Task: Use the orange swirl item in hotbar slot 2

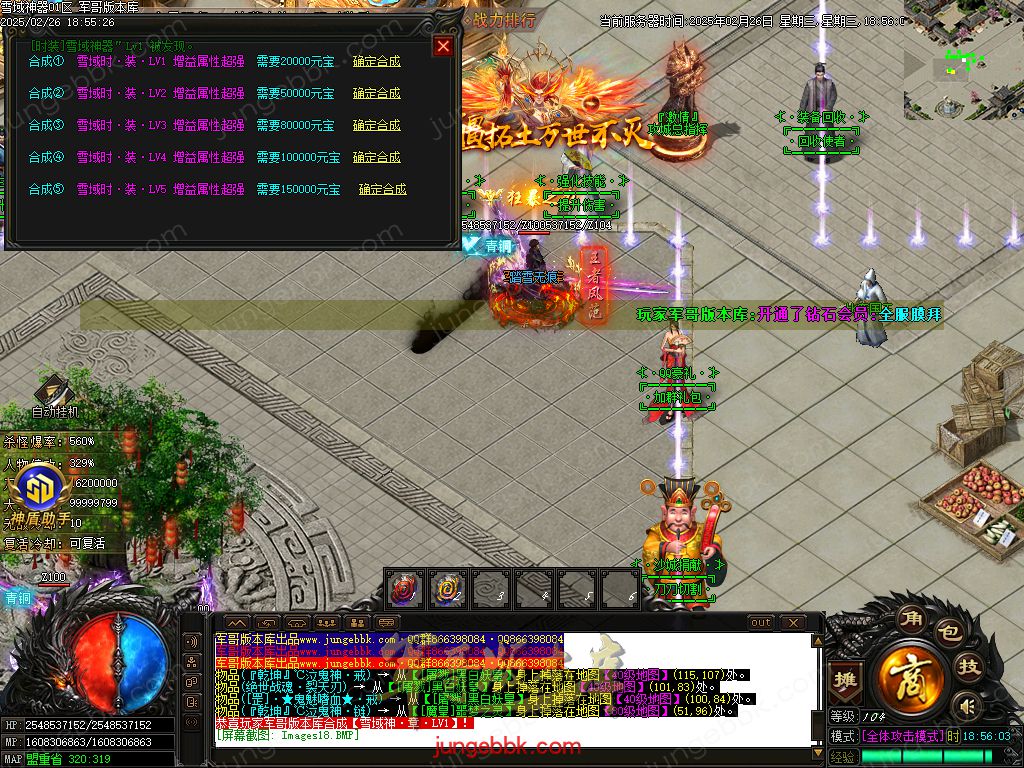Action: (x=447, y=588)
